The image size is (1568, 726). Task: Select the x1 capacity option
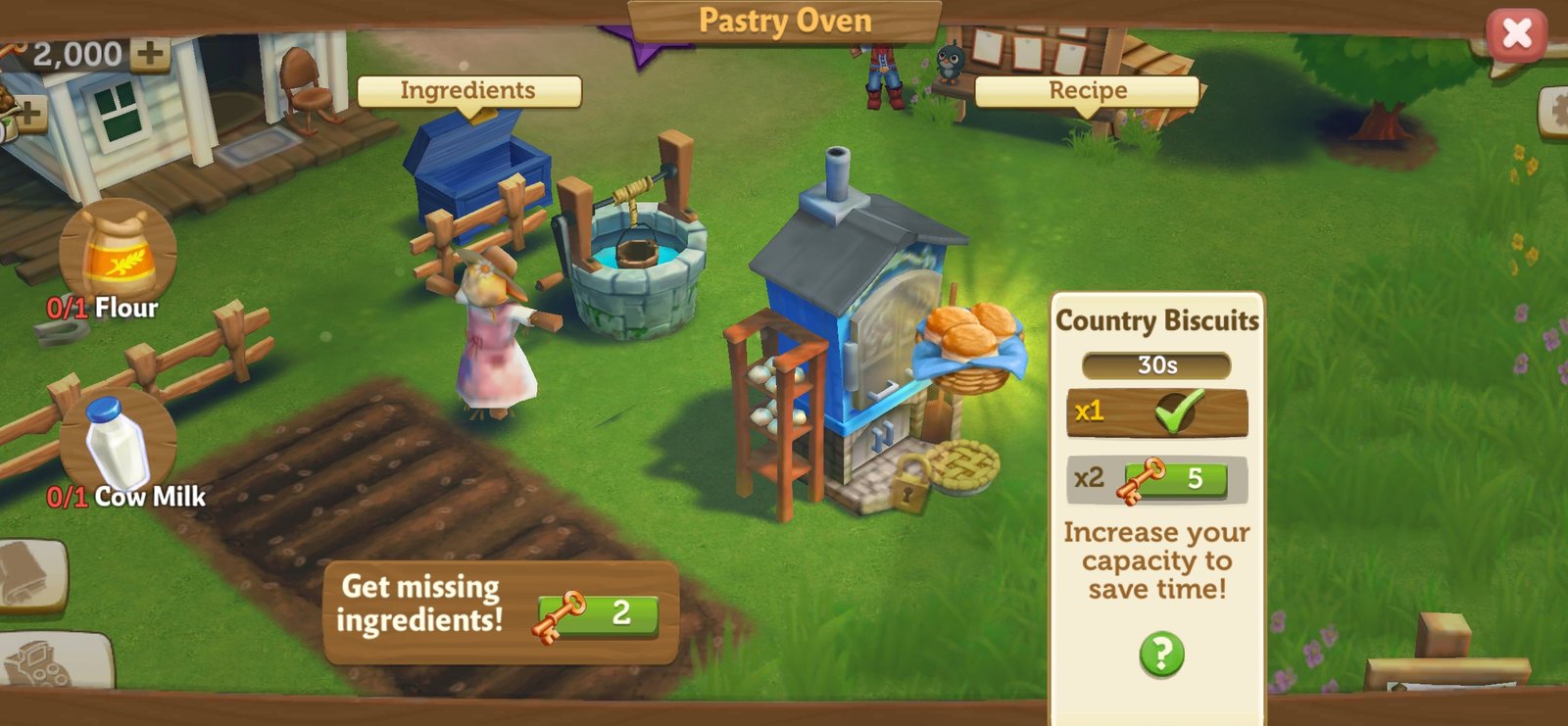point(1156,412)
